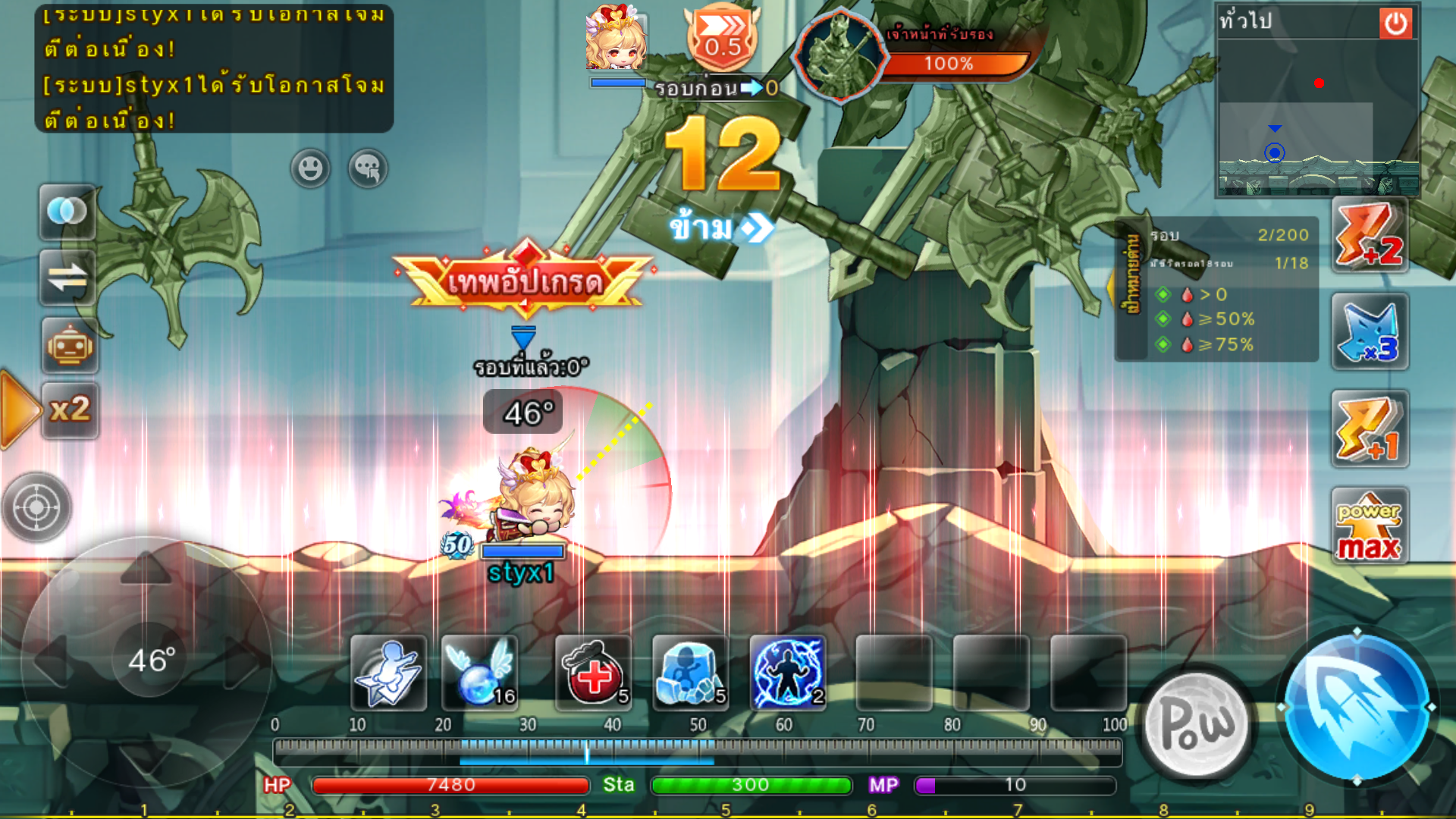Activate the power max skill
Screen dimensions: 1456x819
click(x=1370, y=527)
